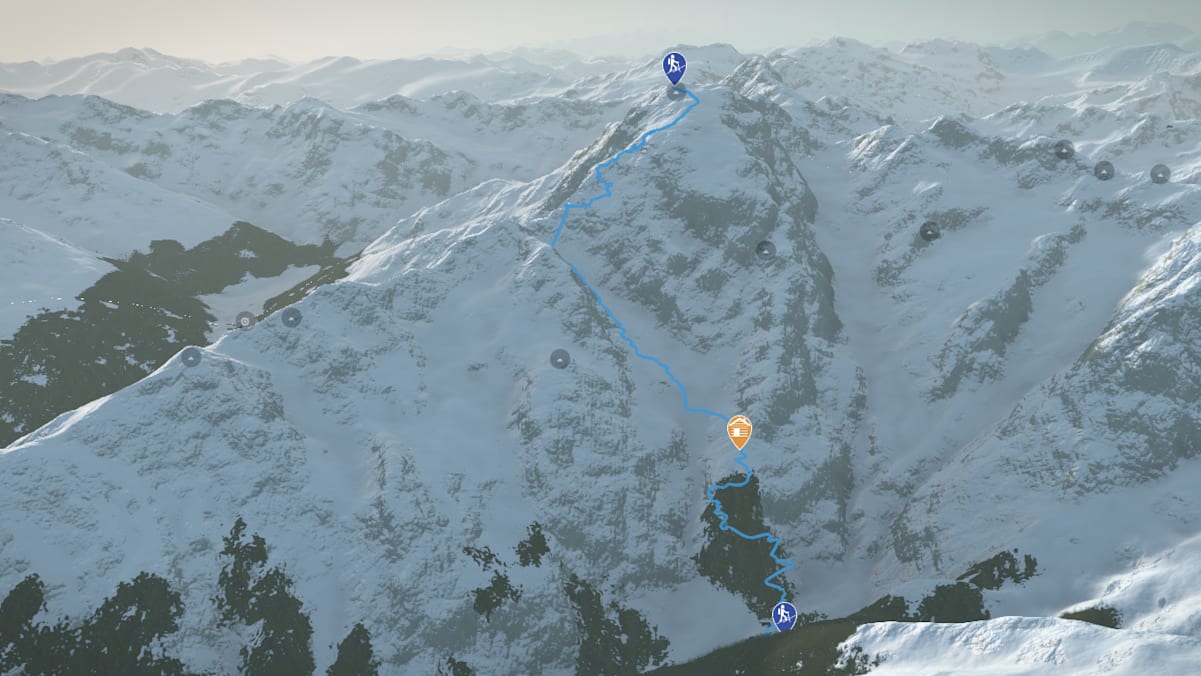
Task: Open the orange mountain hut marker
Action: pos(739,430)
